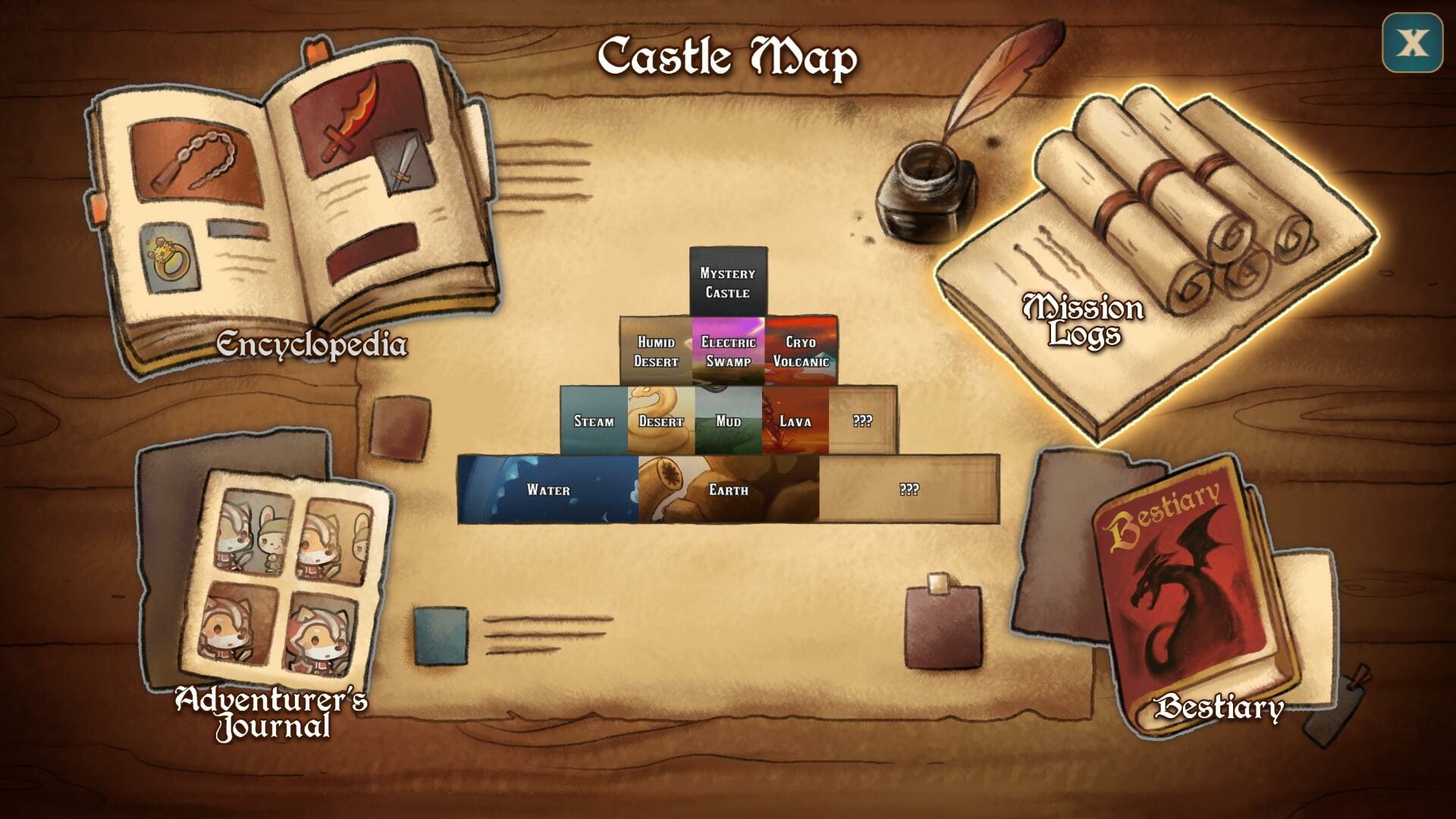This screenshot has height=819, width=1456.
Task: Select the Electric Swamp tile
Action: coord(728,351)
